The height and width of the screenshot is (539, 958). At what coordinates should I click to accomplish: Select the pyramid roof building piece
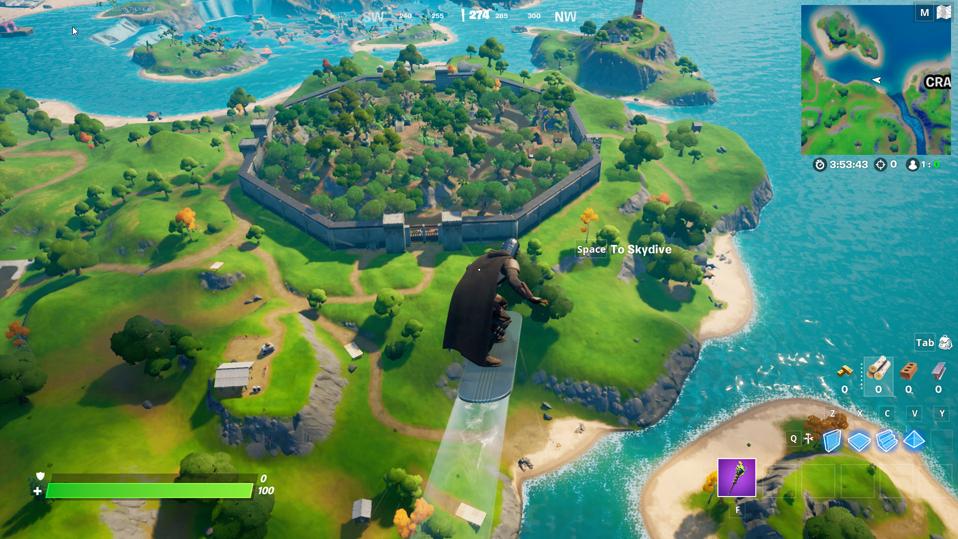tap(914, 440)
